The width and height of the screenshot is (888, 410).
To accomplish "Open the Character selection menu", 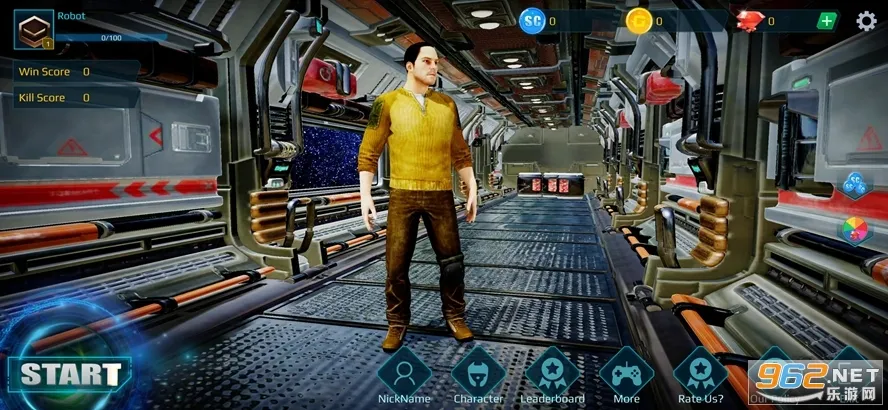I will click(478, 374).
